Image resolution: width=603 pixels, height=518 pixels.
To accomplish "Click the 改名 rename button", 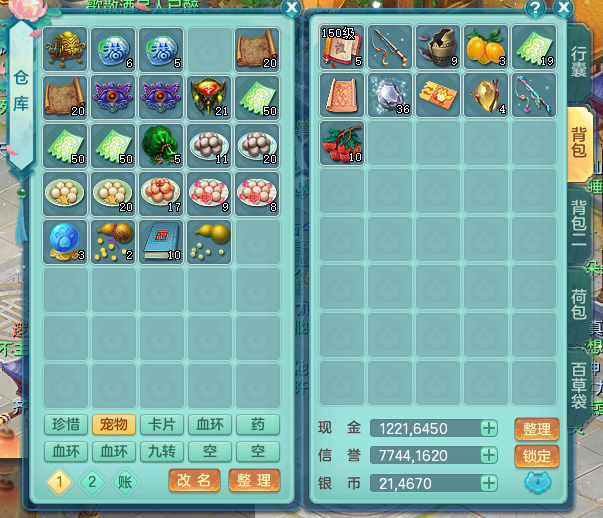I will (x=195, y=481).
